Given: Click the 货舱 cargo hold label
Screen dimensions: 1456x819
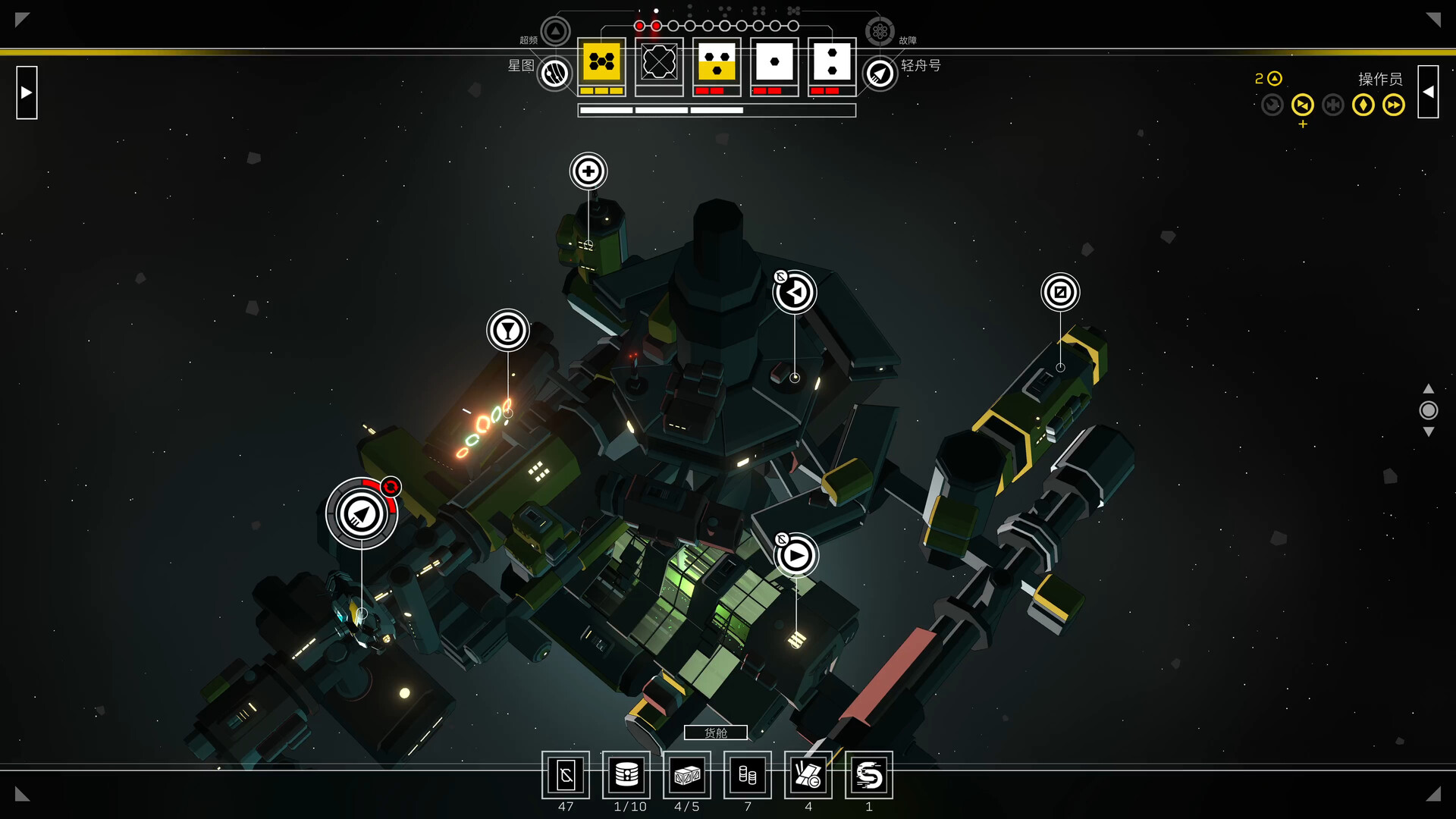Looking at the screenshot, I should (x=716, y=732).
